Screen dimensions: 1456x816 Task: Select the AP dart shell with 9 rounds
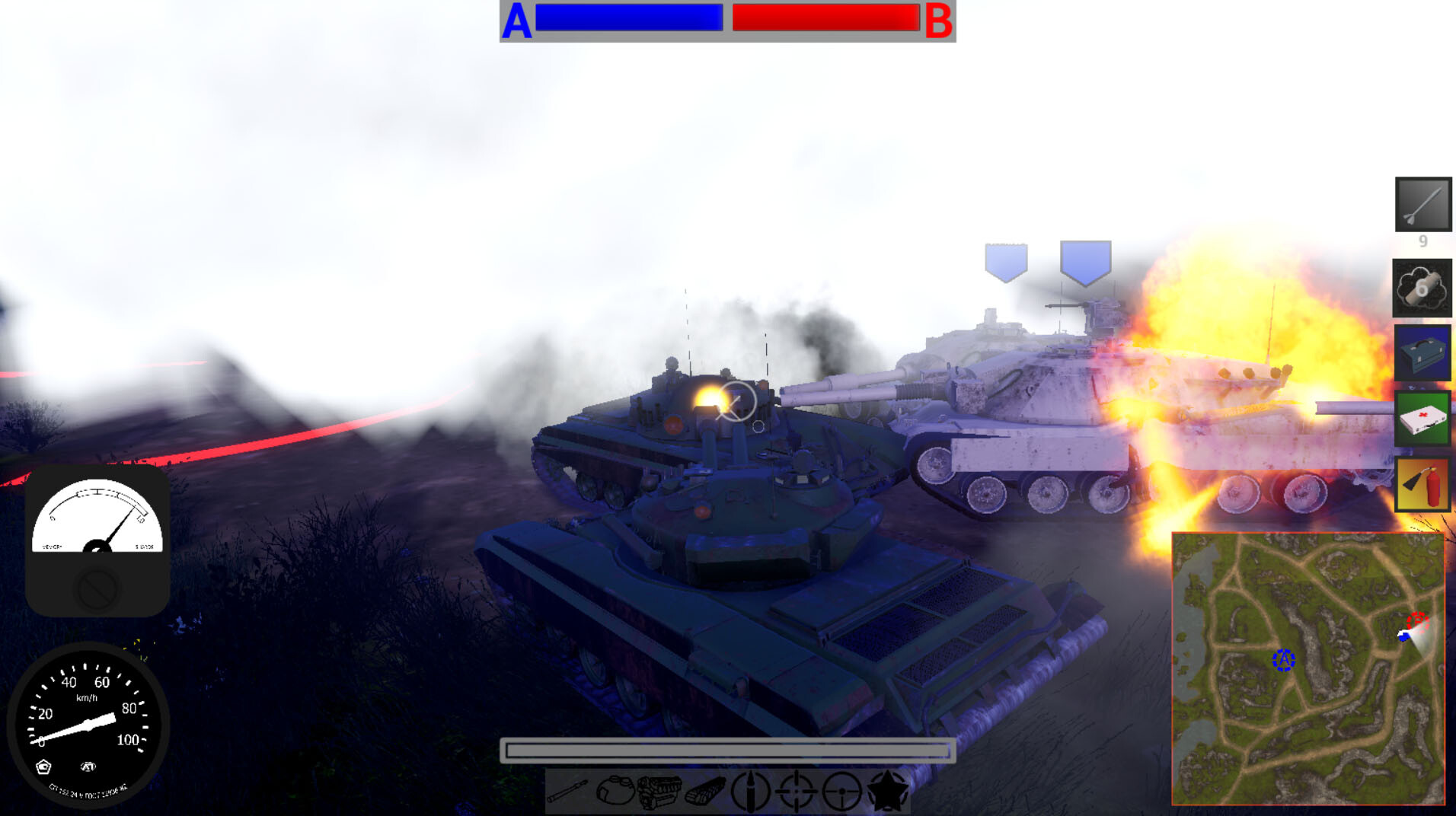tap(1422, 204)
